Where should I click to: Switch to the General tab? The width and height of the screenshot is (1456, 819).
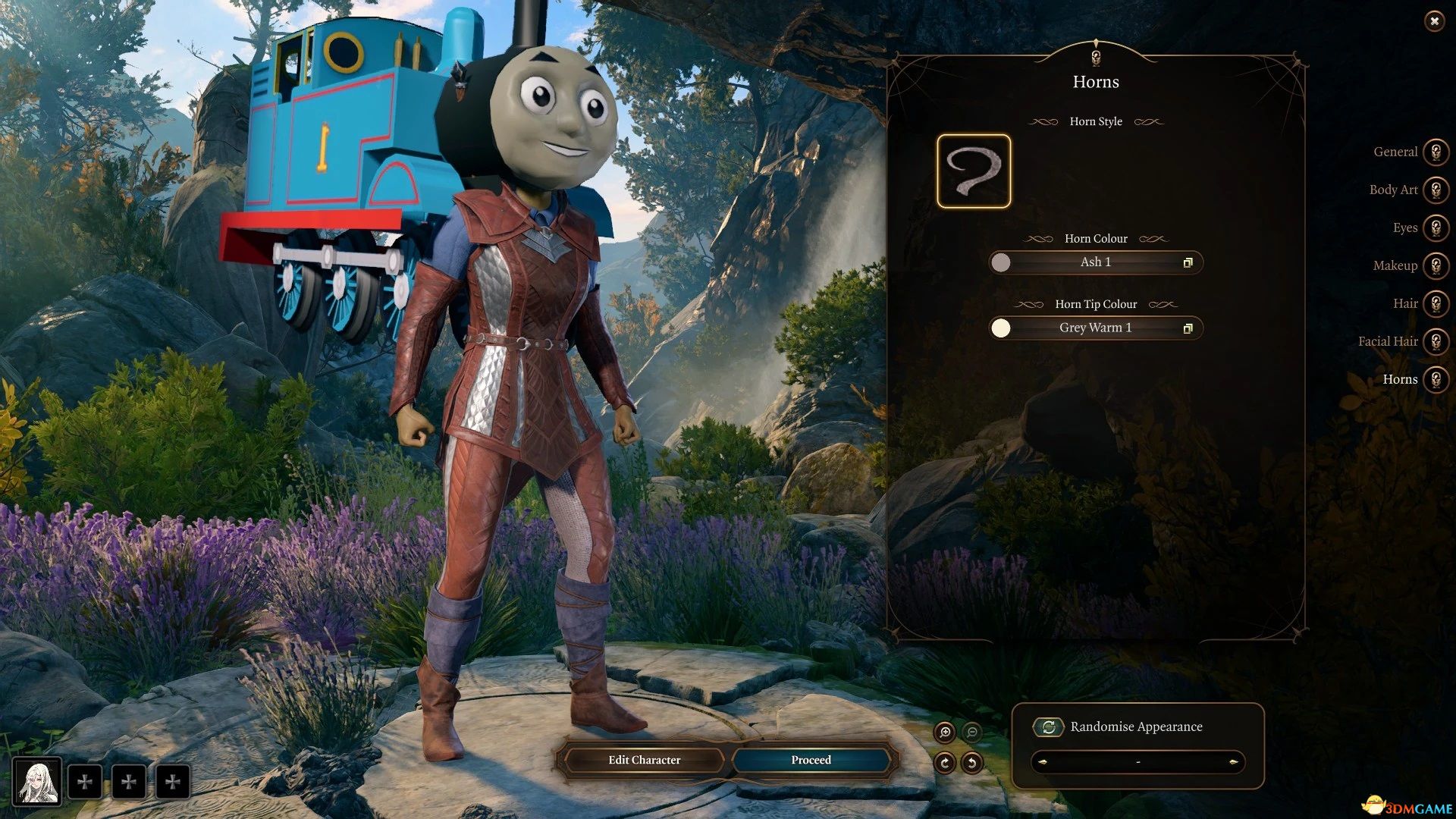(x=1435, y=152)
